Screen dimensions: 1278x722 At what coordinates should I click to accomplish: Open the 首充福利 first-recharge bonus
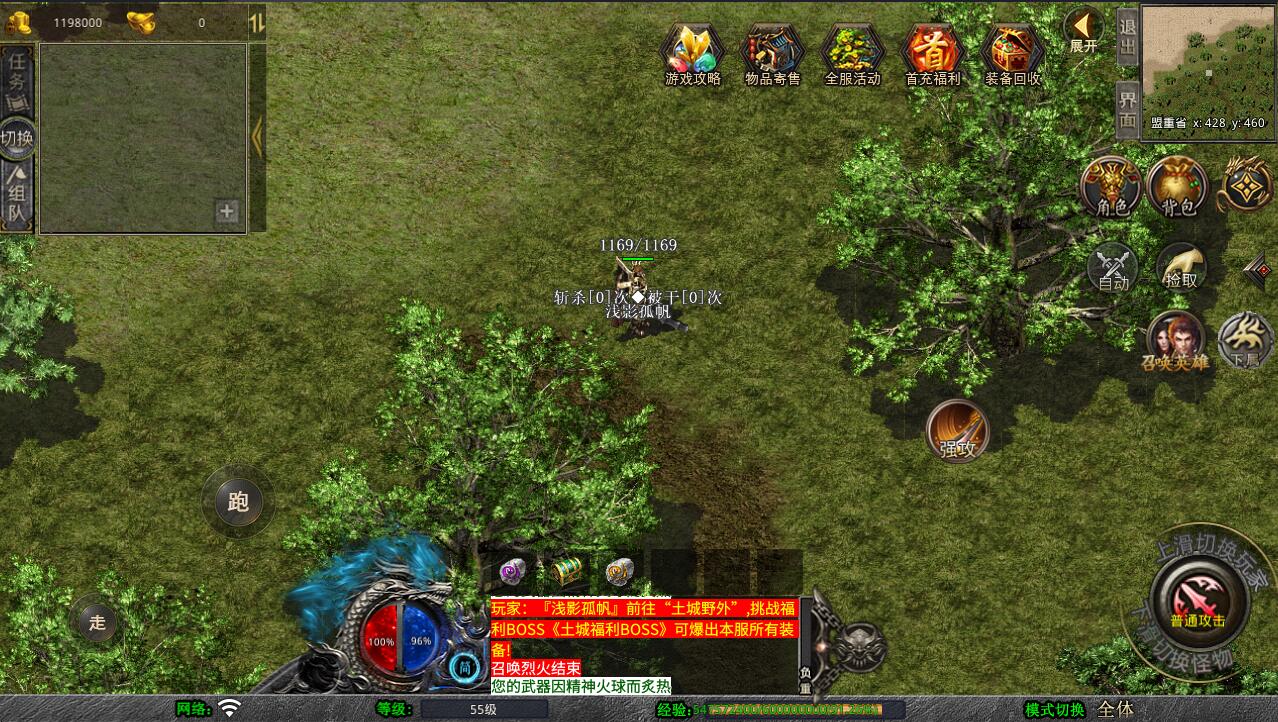pos(932,51)
